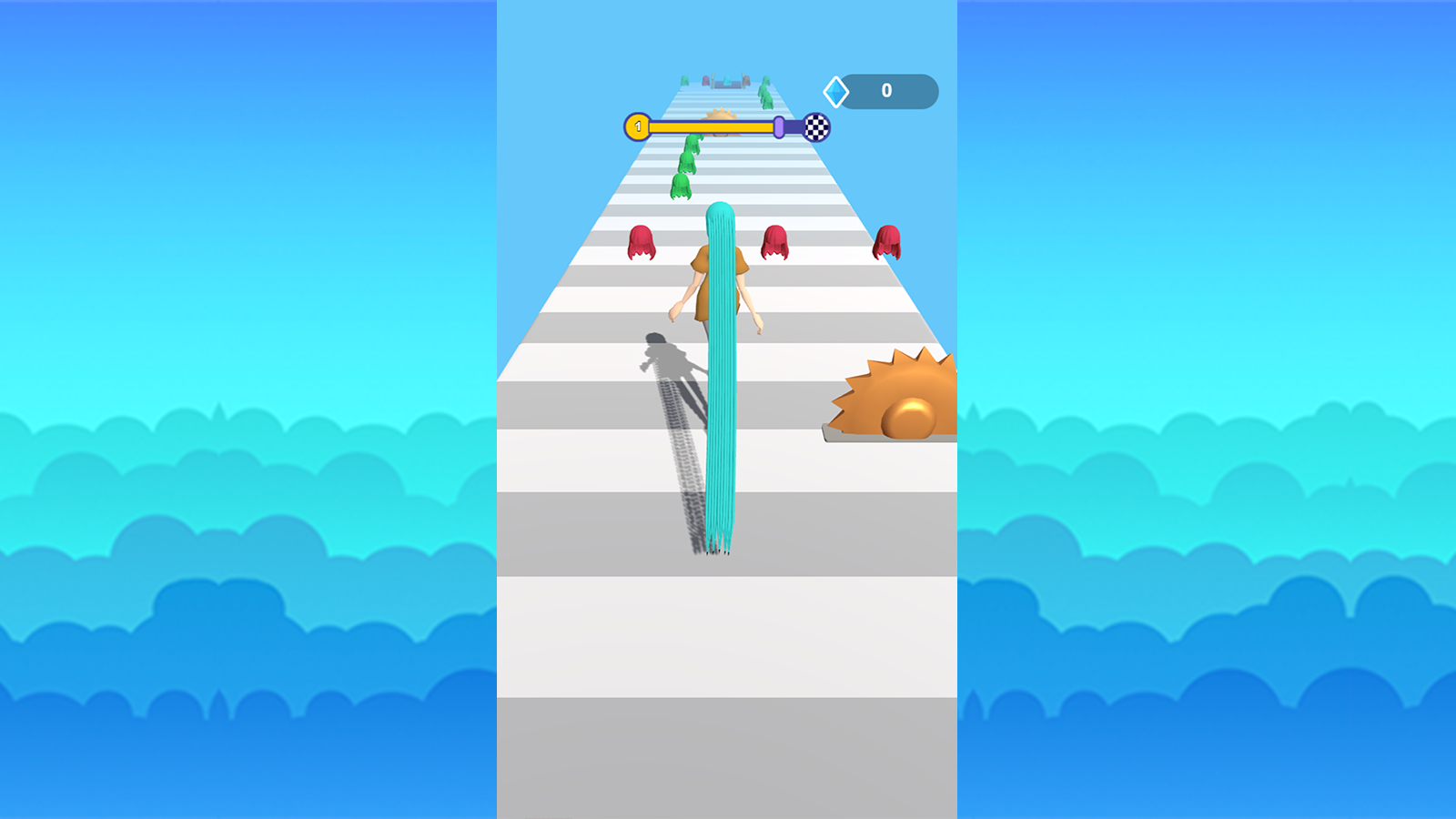Viewport: 1456px width, 819px height.
Task: Tap the purple wig near the finish line
Action: [705, 80]
